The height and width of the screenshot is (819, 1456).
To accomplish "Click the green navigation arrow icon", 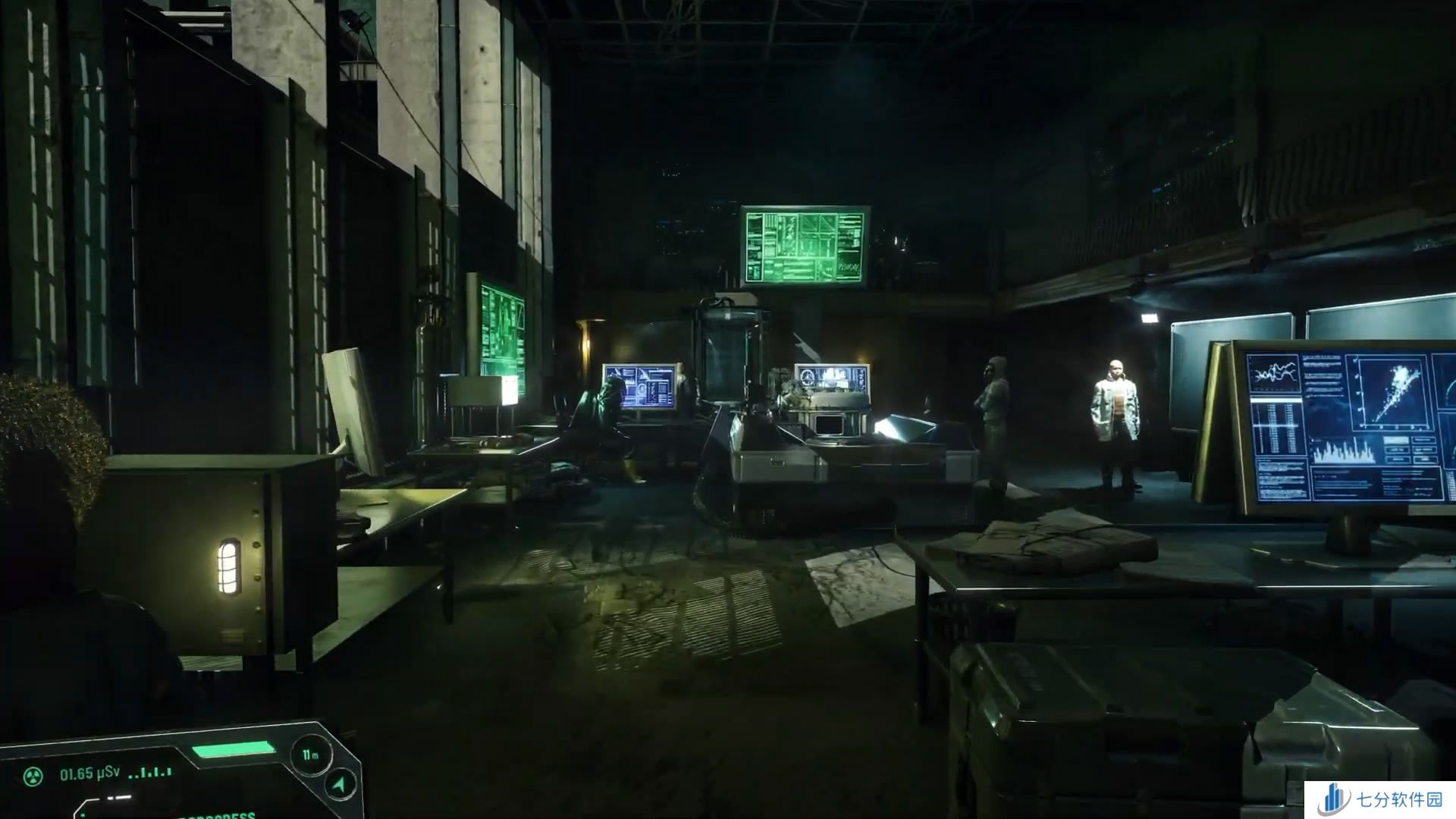I will (340, 785).
